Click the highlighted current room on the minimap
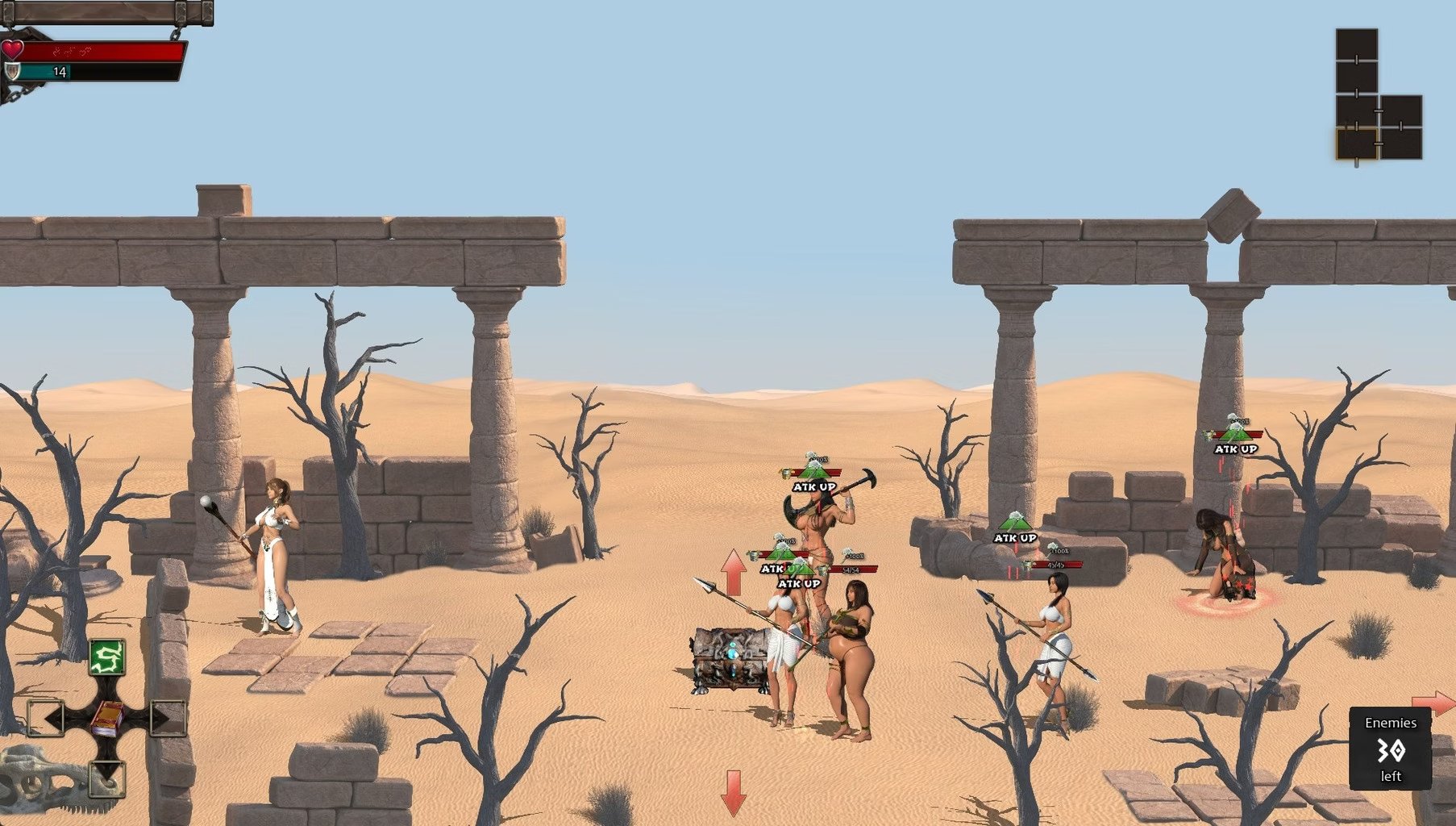Screen dimensions: 1456x826 coord(1356,143)
